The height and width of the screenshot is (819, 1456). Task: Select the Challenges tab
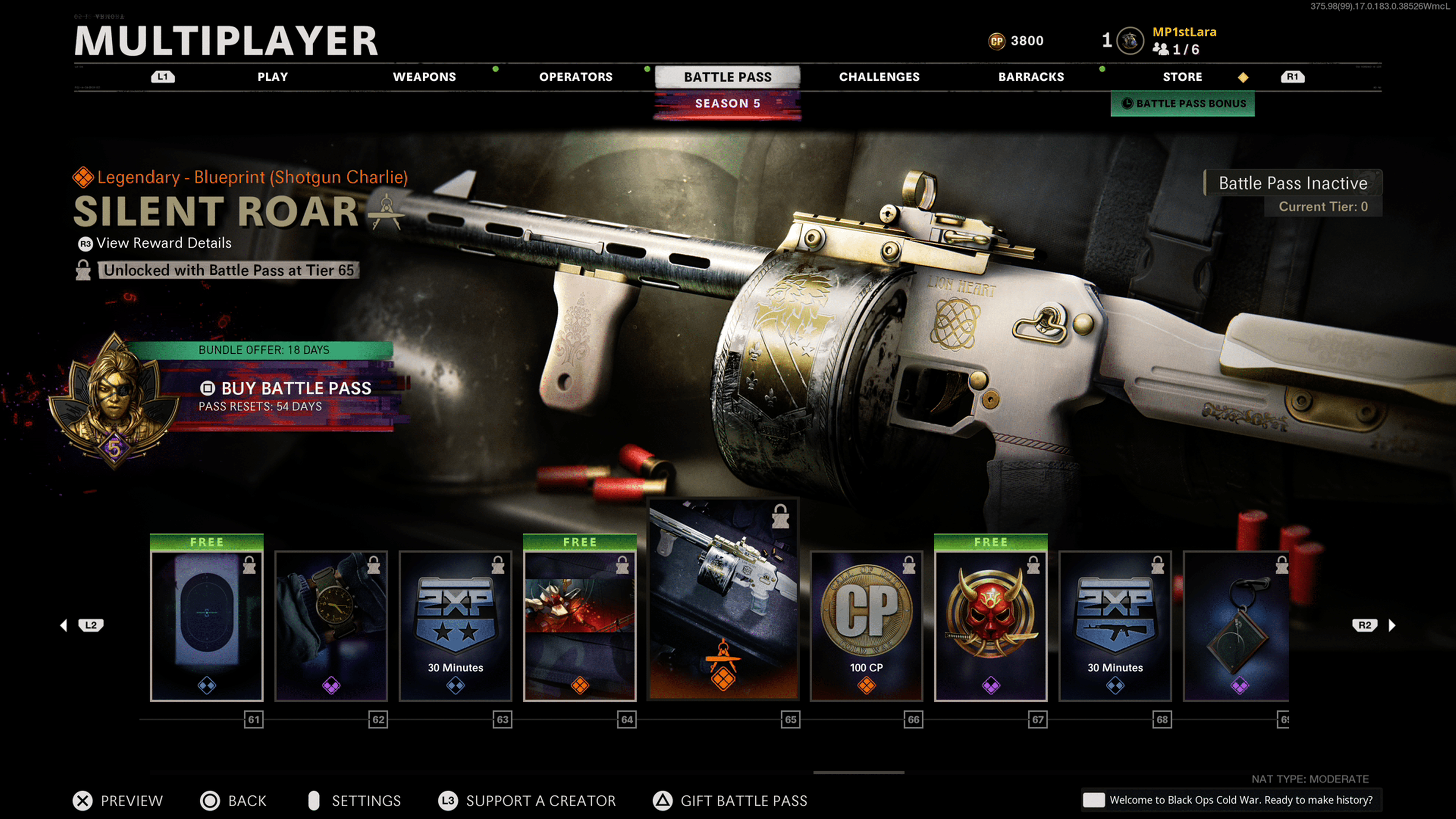pos(879,77)
